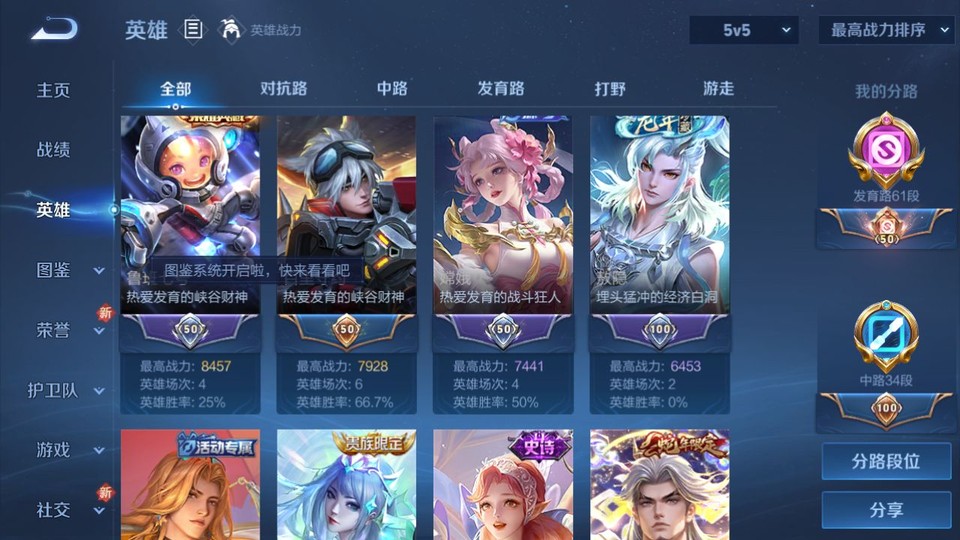Click the 分路段位 button

tap(886, 462)
